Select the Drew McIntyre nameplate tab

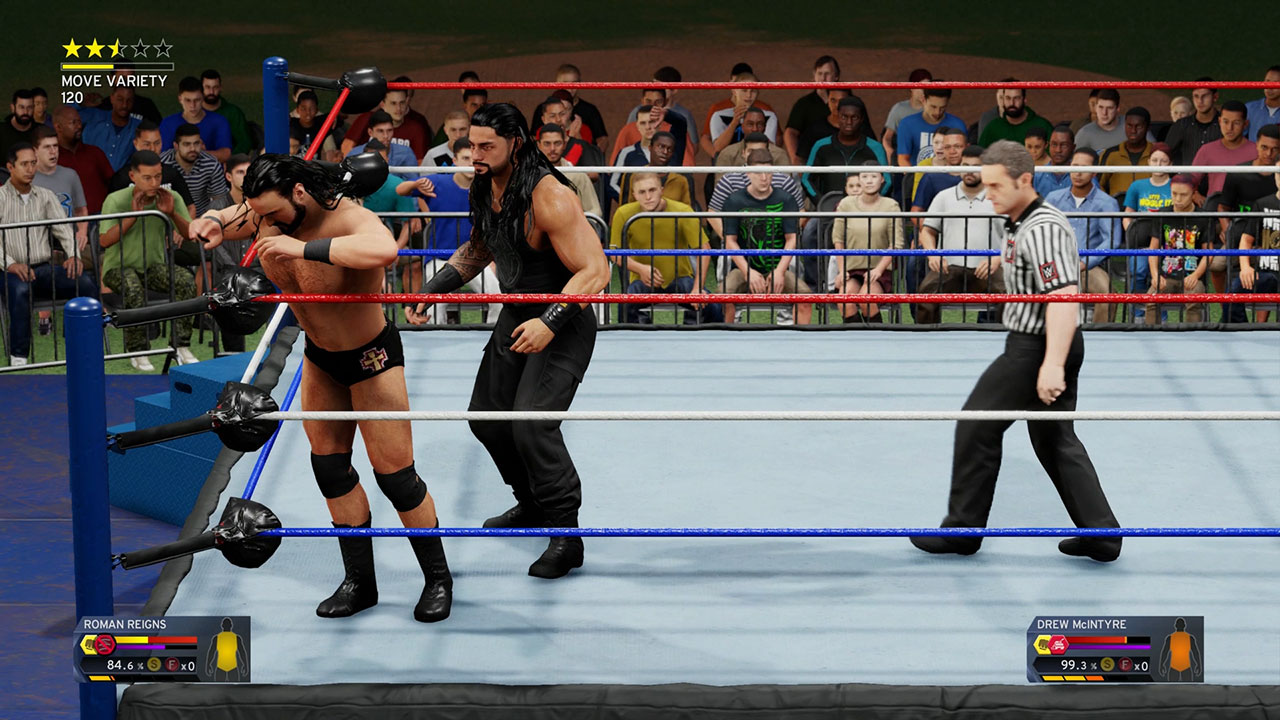[x=1082, y=624]
